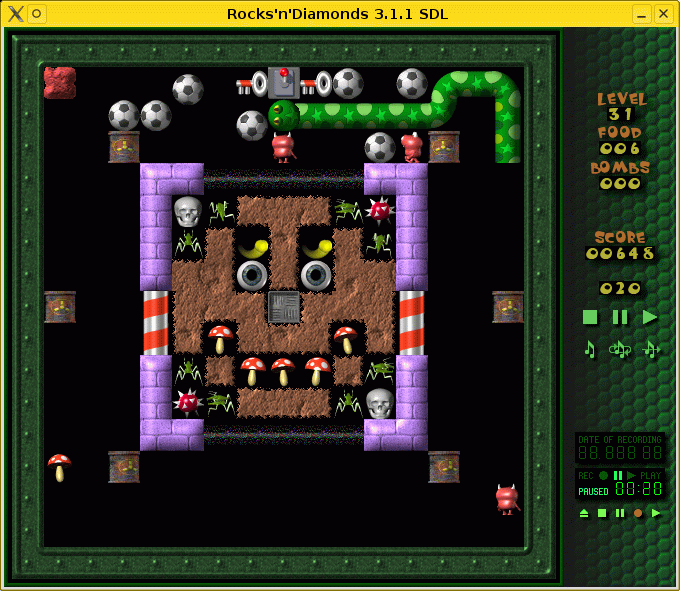This screenshot has height=591, width=680.
Task: Play the tape with the small play button
Action: pyautogui.click(x=656, y=513)
